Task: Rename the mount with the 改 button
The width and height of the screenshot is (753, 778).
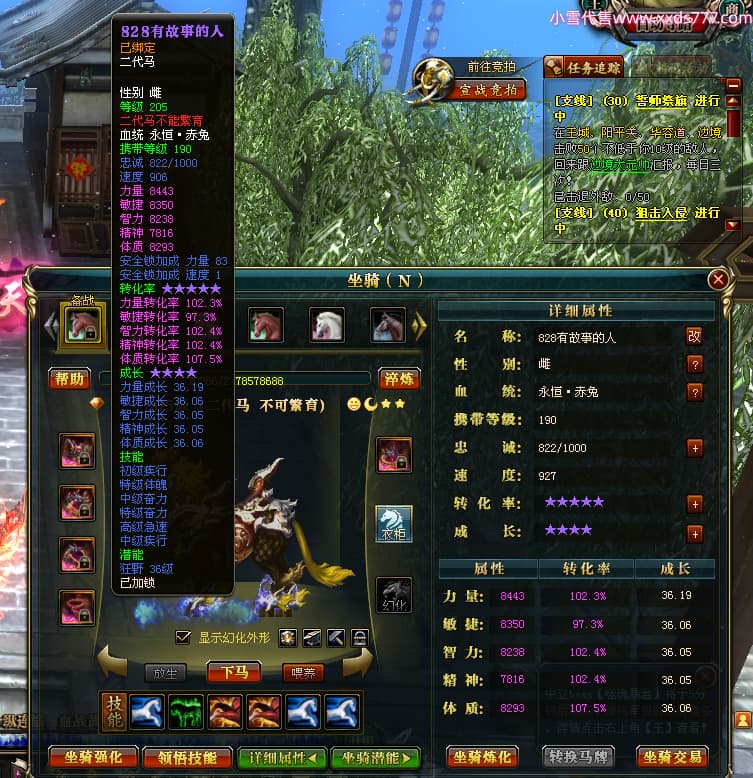Action: coord(694,337)
